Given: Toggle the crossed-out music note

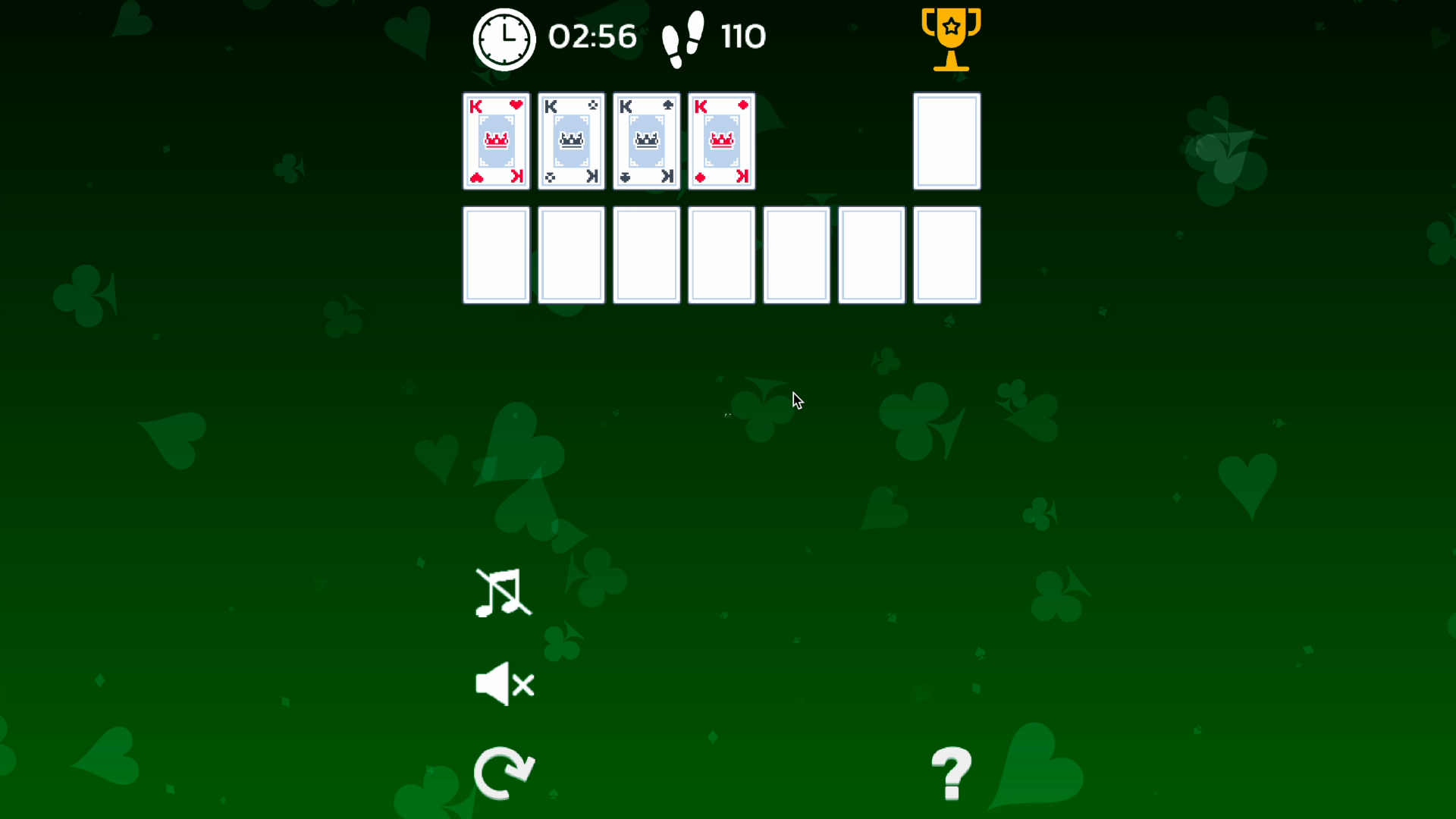Looking at the screenshot, I should coord(503,594).
